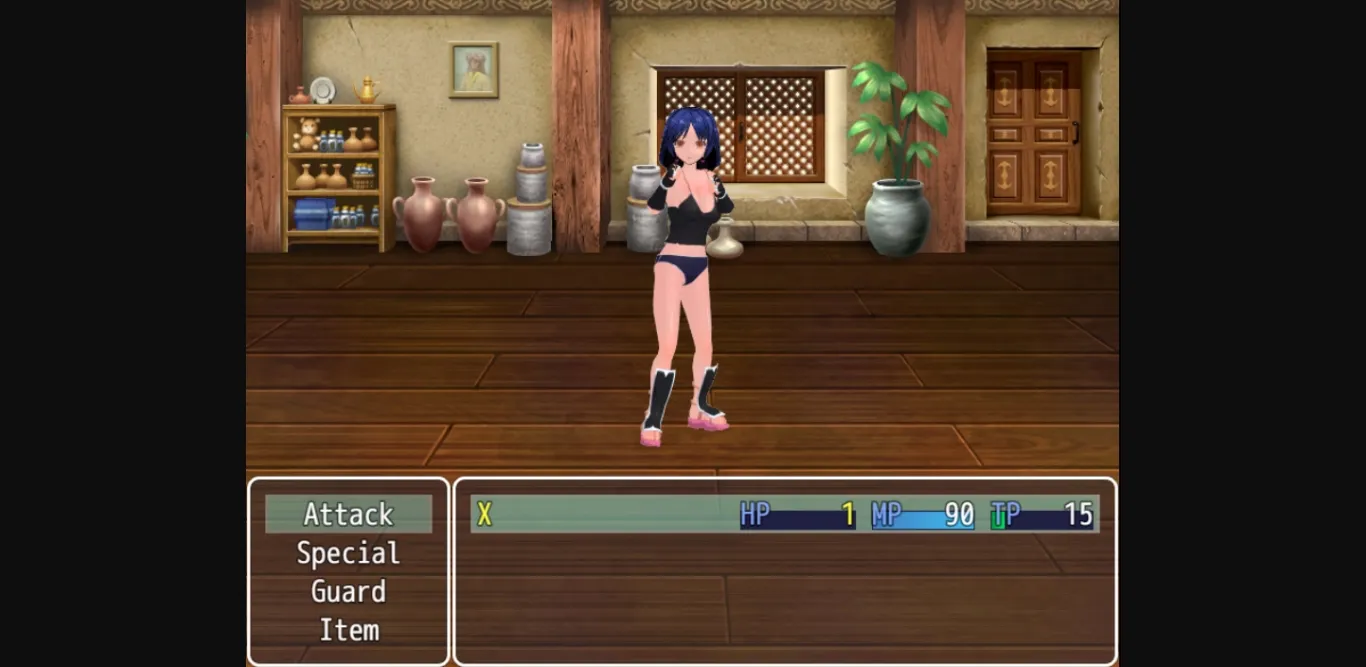Choose Special from the battle menu
This screenshot has height=667, width=1366.
[348, 553]
